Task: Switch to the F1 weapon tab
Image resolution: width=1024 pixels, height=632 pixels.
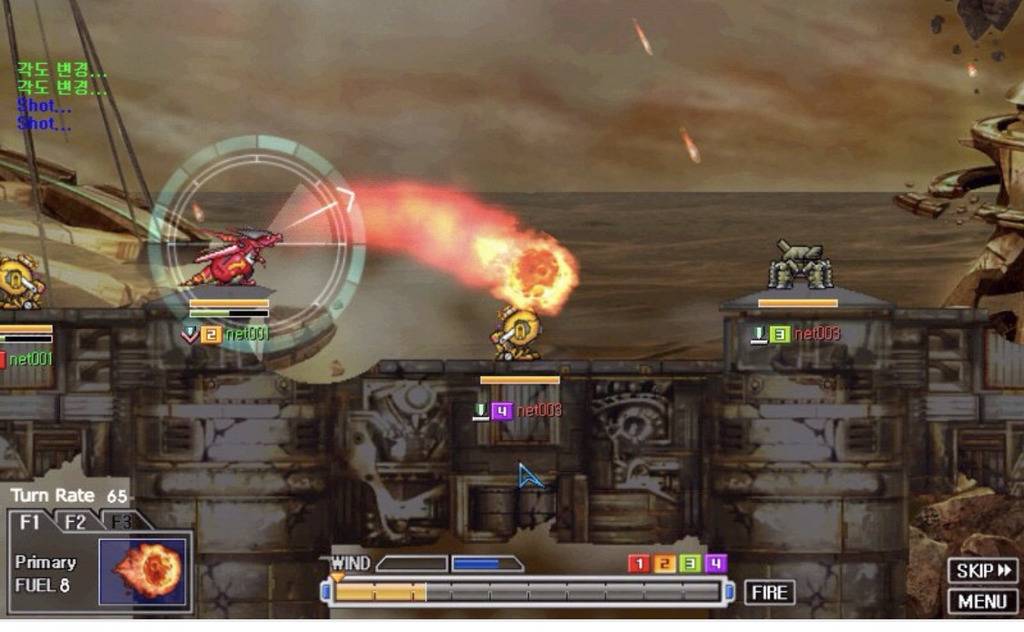Action: [x=30, y=521]
